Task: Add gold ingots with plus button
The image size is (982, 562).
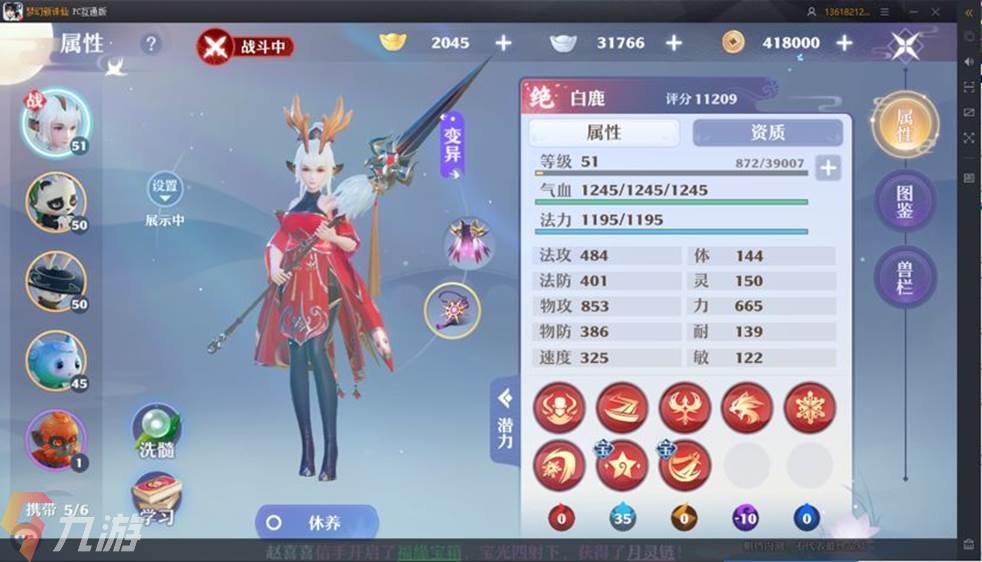Action: (503, 43)
